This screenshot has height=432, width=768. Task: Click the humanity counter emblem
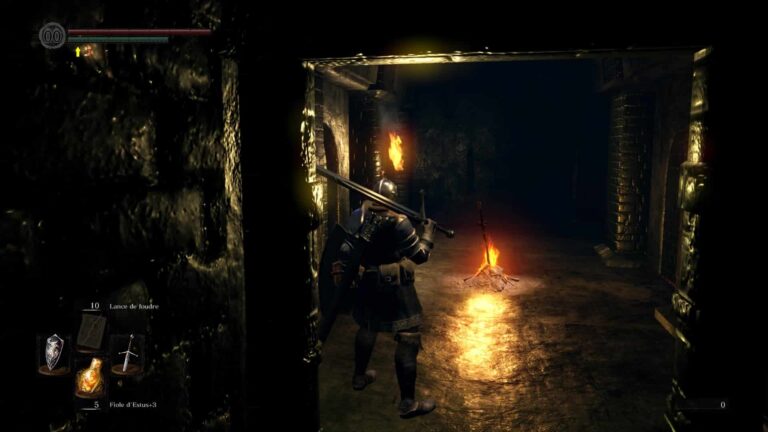pyautogui.click(x=52, y=36)
